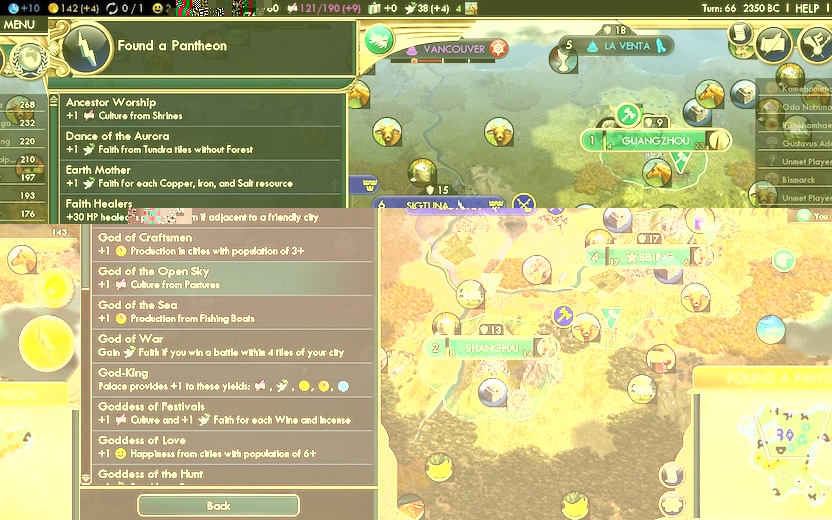Pick the Earth Mother pantheon
832x520 pixels.
pos(200,177)
